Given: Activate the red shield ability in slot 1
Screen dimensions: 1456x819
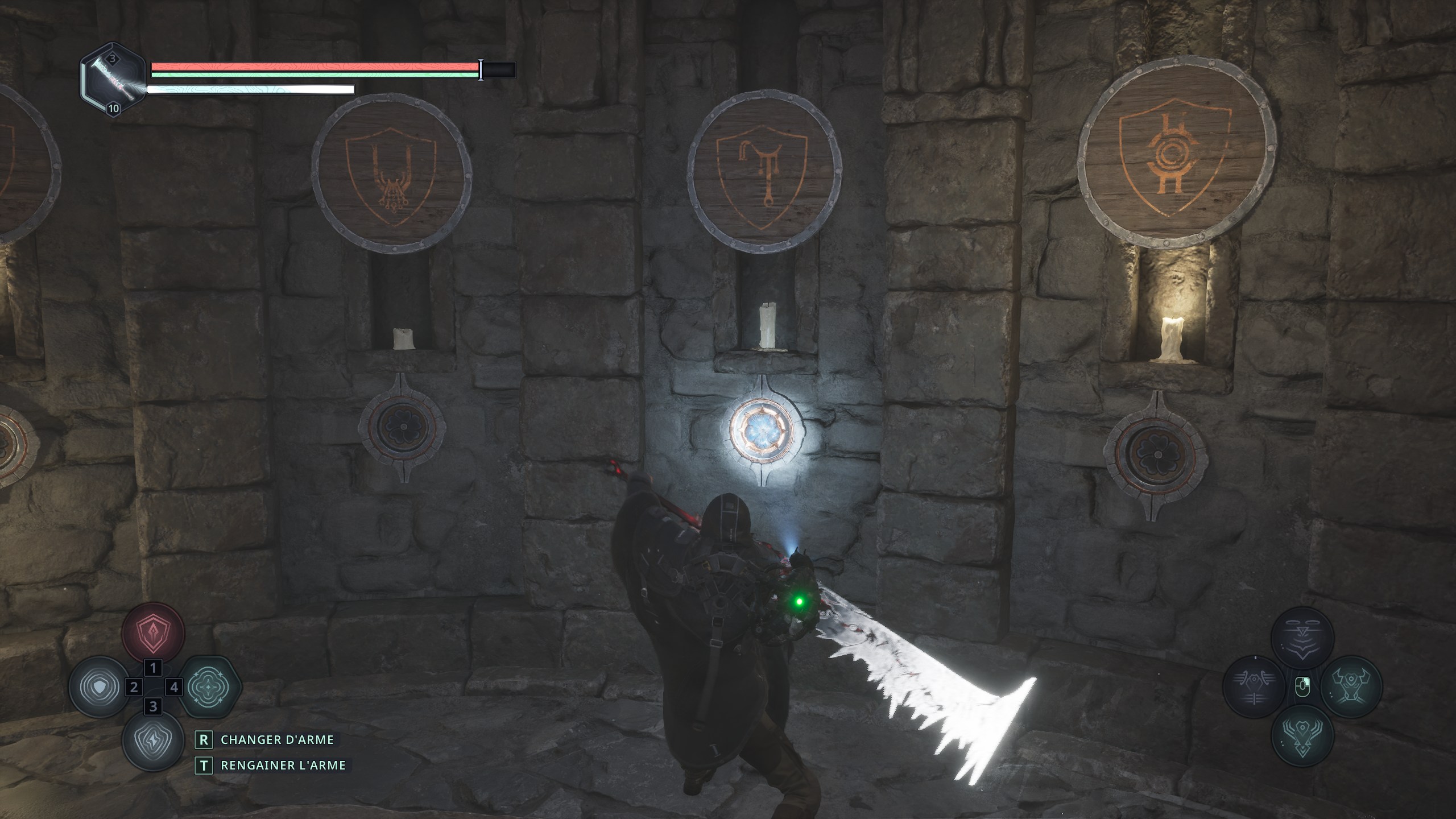Looking at the screenshot, I should [x=154, y=632].
